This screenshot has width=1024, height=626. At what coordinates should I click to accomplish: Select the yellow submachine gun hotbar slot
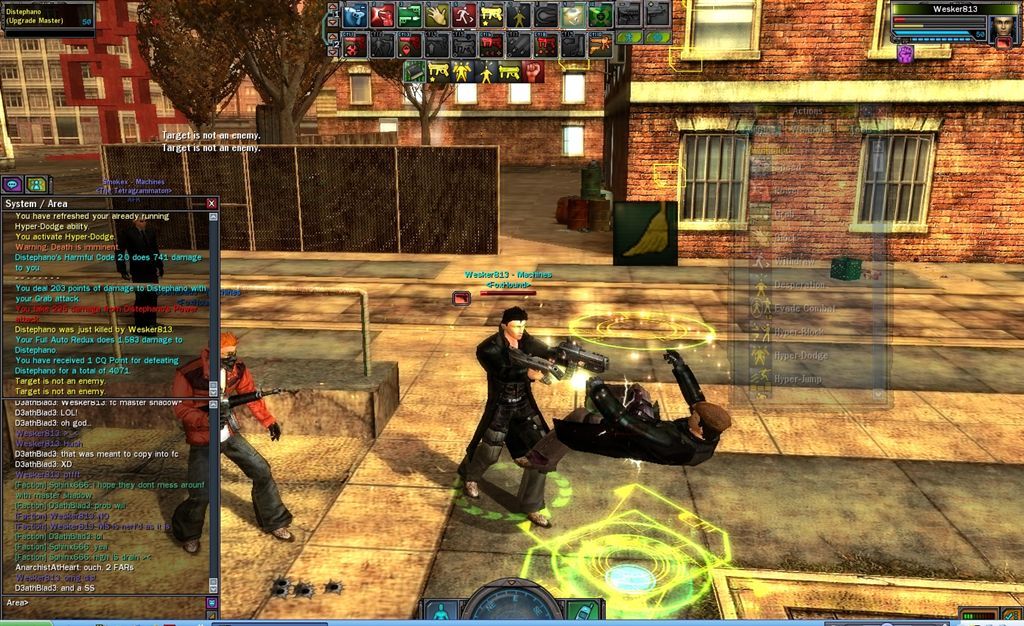click(x=491, y=15)
